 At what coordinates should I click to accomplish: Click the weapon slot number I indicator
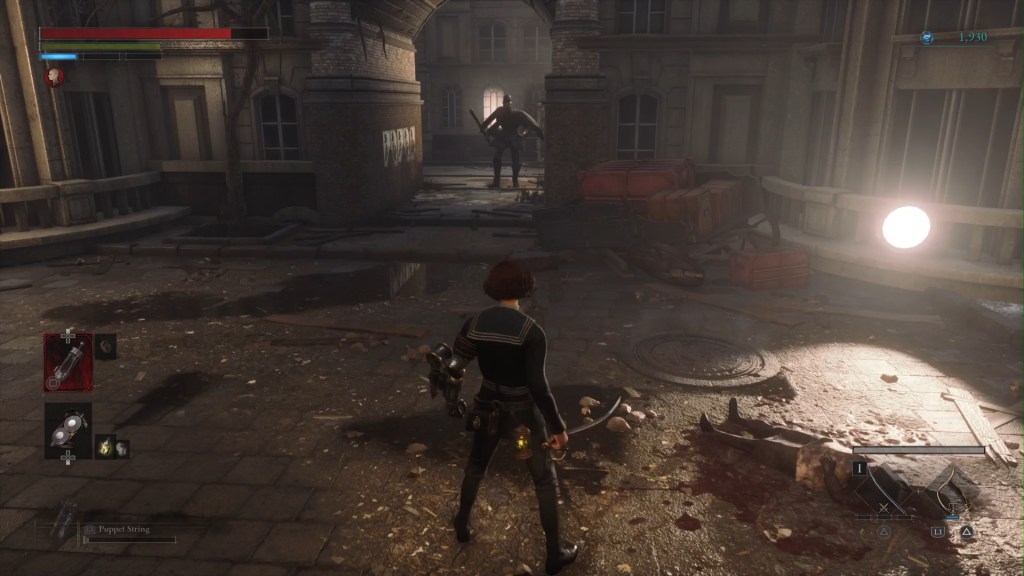click(859, 466)
